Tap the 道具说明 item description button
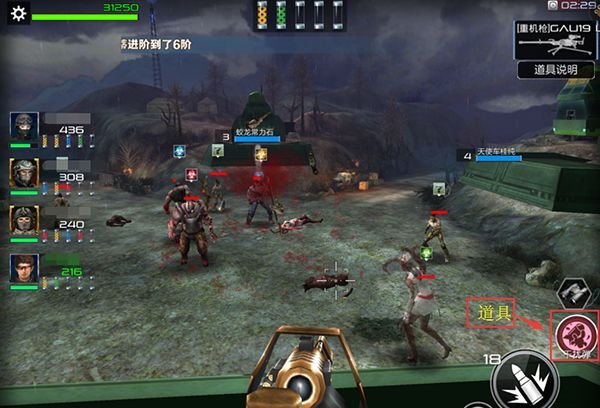The image size is (600, 408). point(555,69)
